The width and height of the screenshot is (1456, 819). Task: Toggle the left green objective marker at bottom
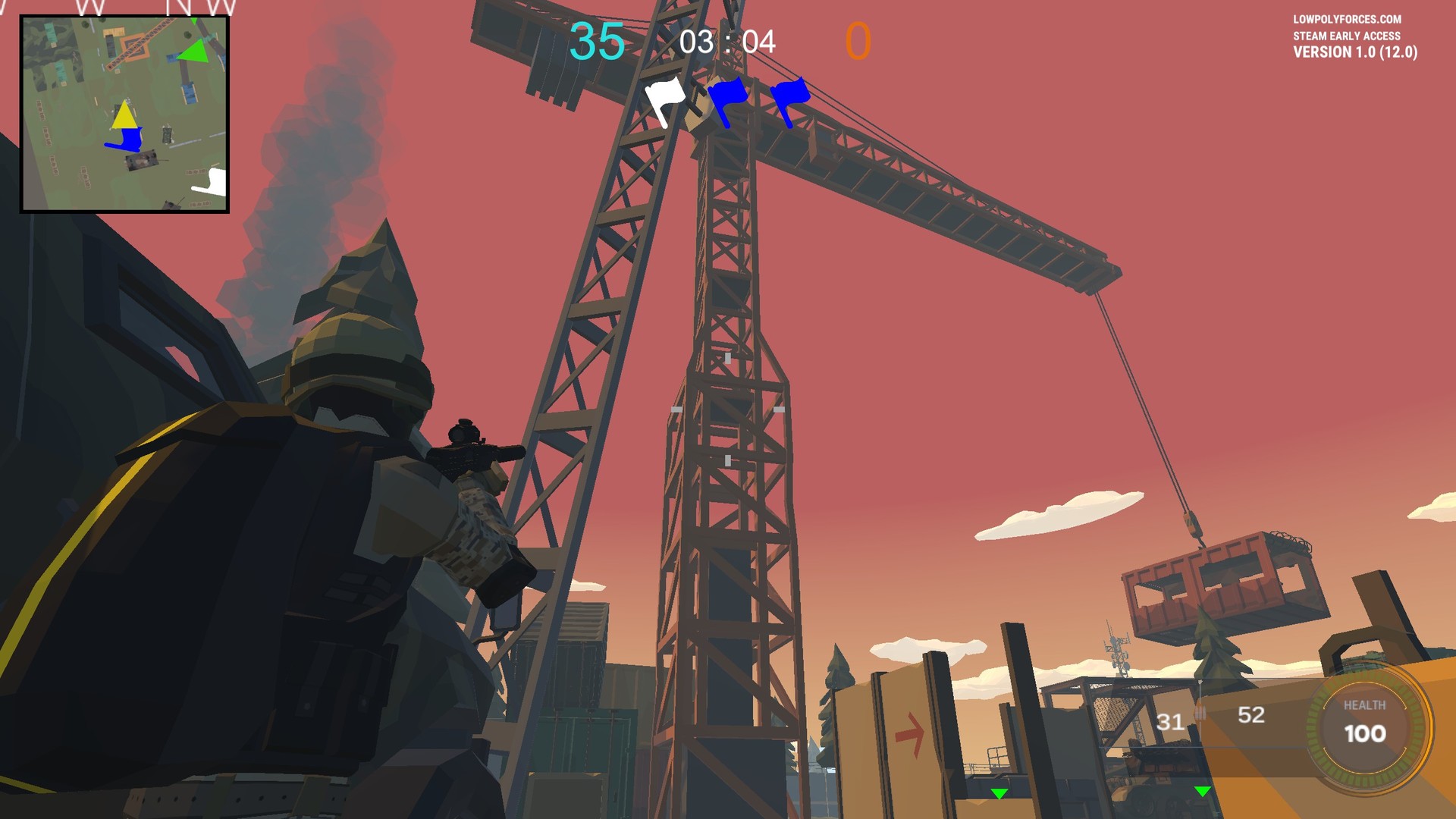(x=1000, y=793)
